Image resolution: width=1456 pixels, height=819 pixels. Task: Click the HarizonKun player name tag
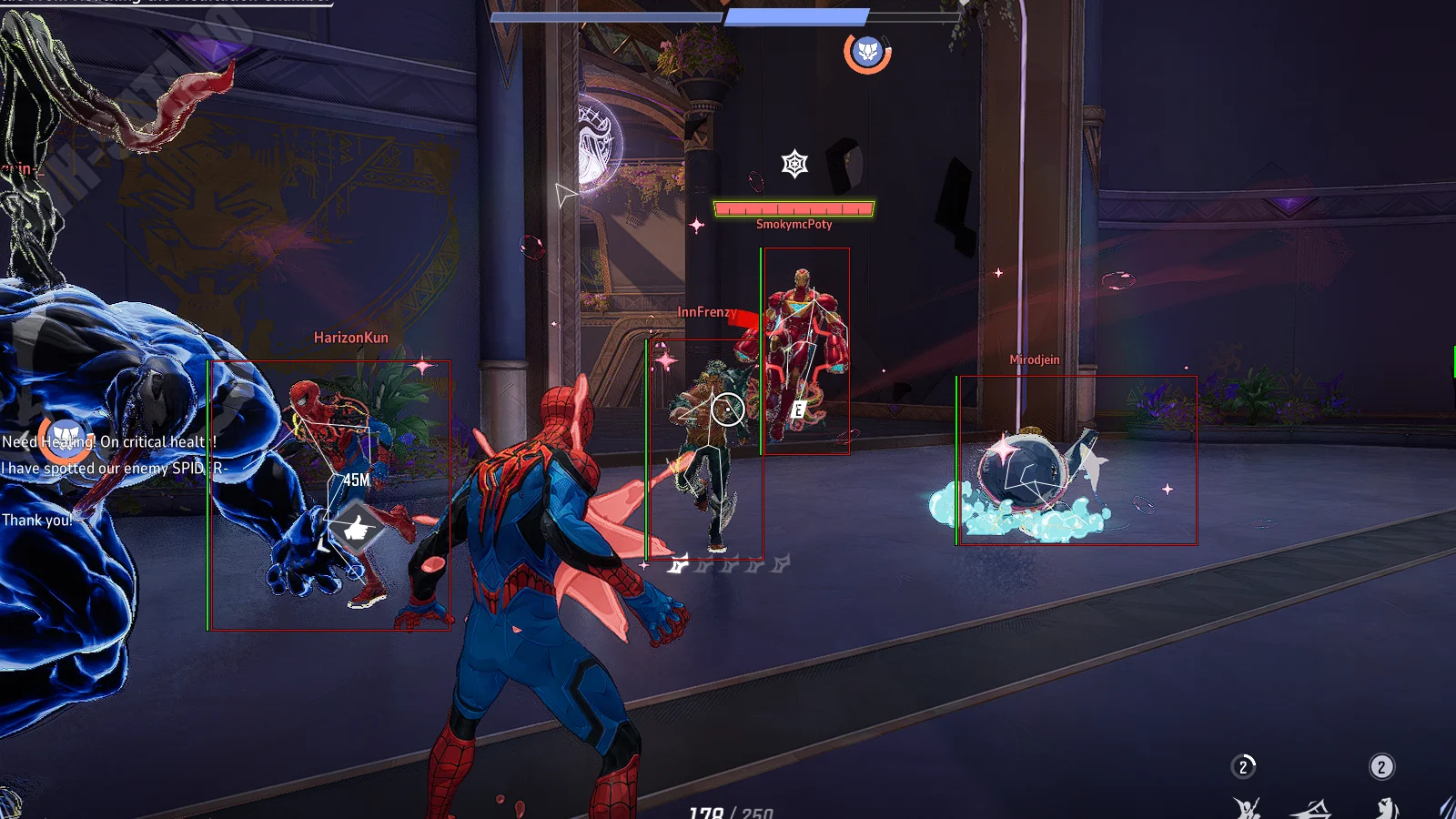(x=350, y=338)
